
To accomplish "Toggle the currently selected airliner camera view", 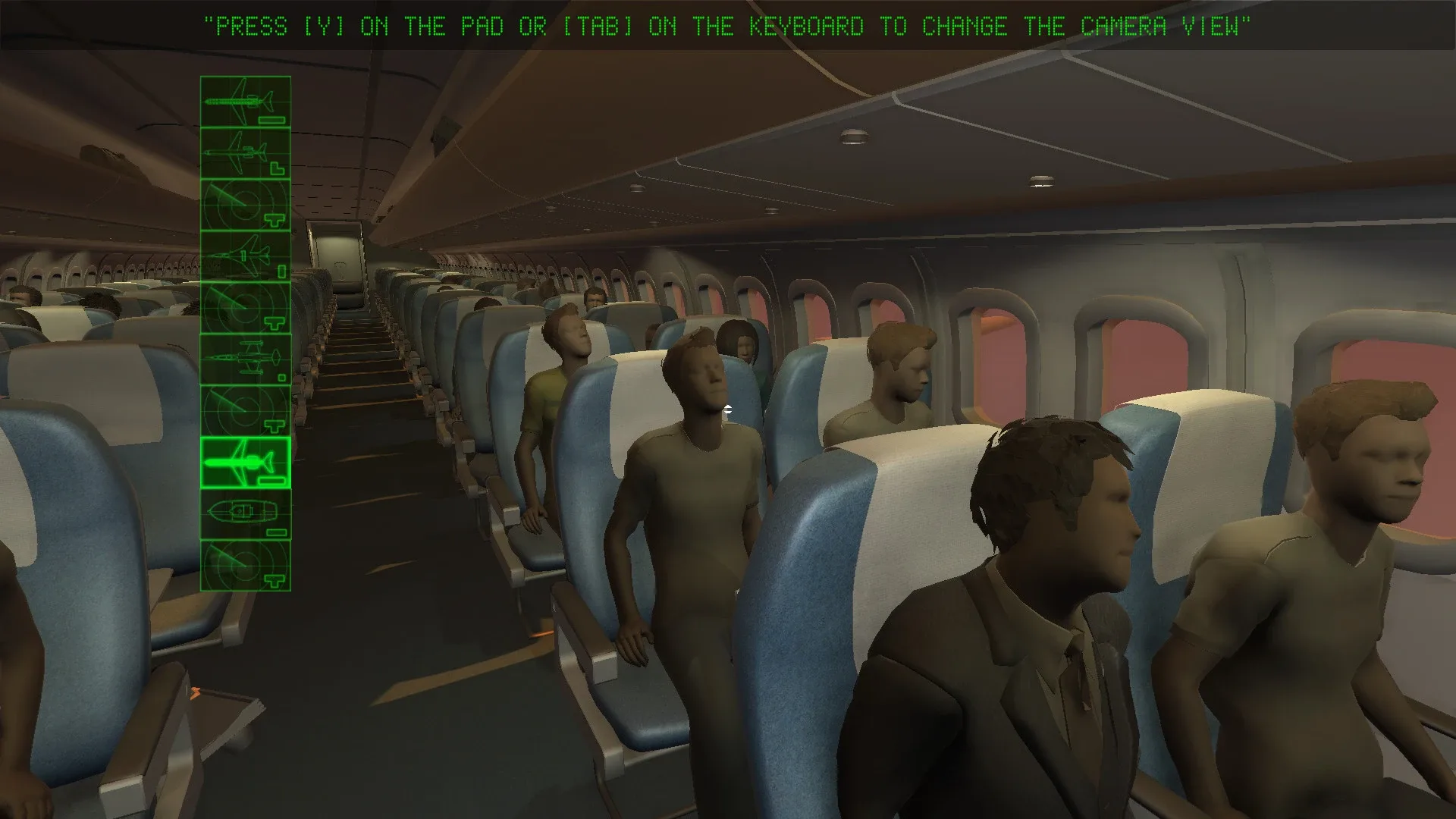I will 246,460.
